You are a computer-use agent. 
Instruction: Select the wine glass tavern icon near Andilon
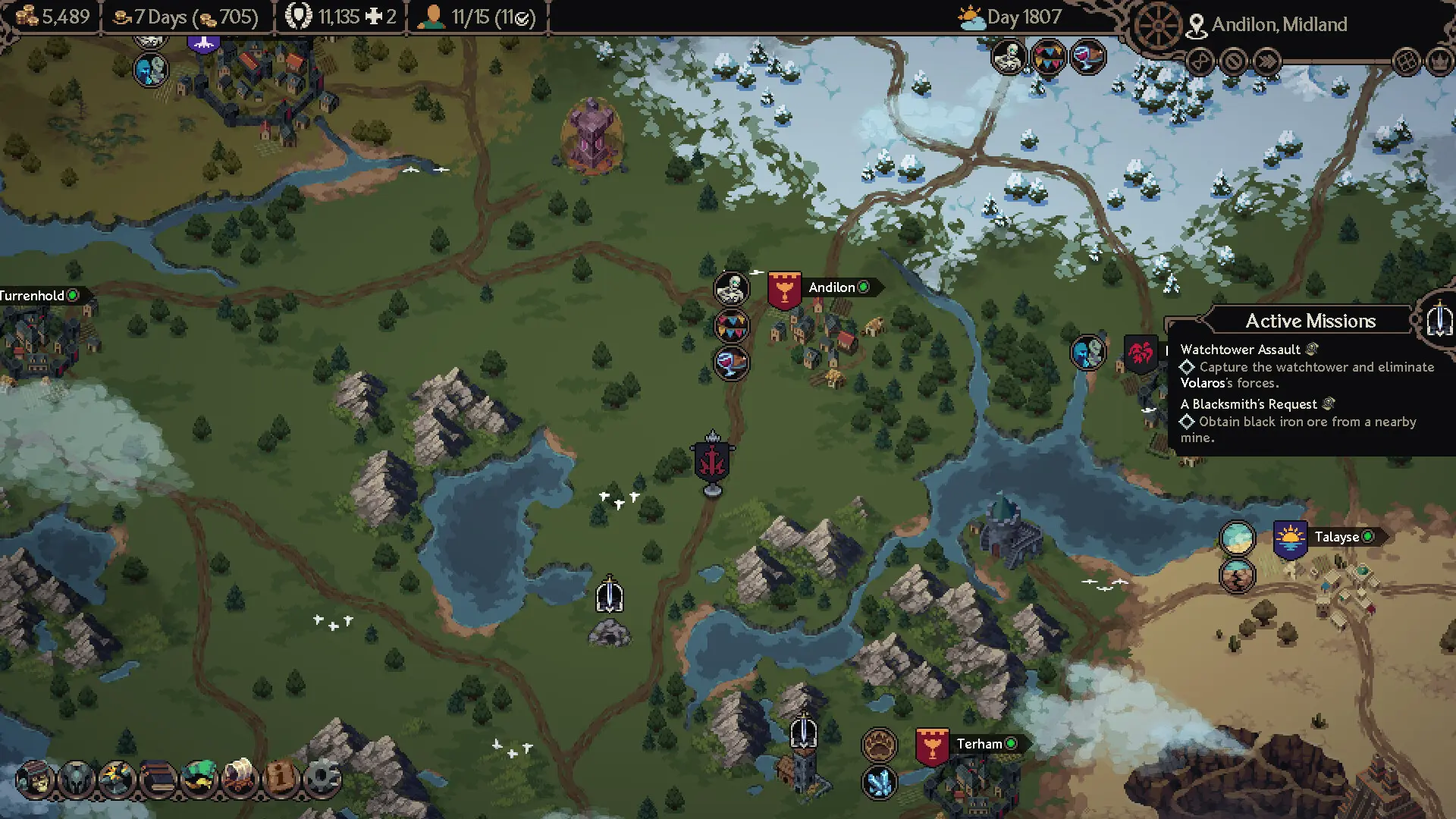point(730,362)
